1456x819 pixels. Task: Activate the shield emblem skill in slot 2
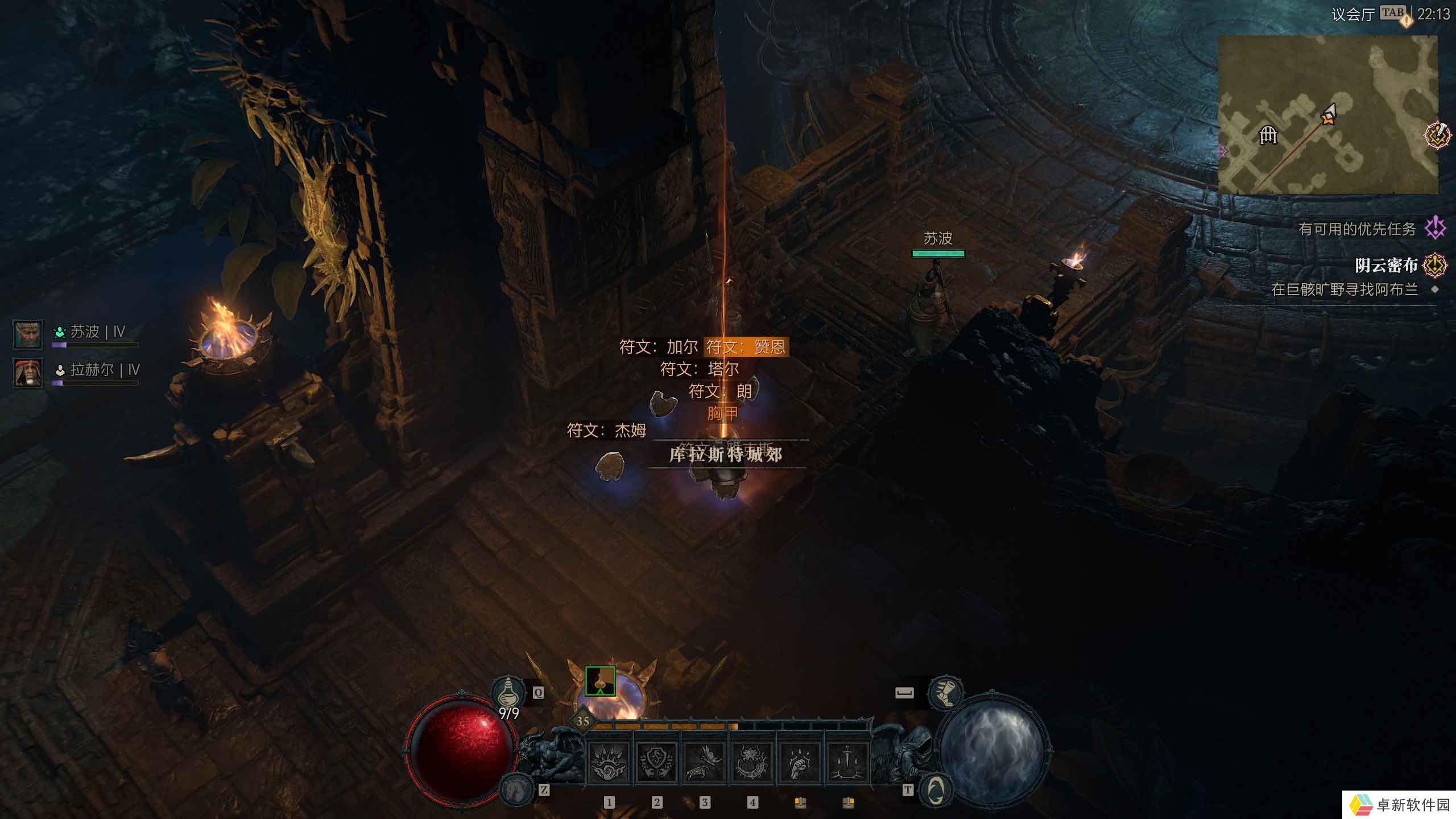coord(657,762)
